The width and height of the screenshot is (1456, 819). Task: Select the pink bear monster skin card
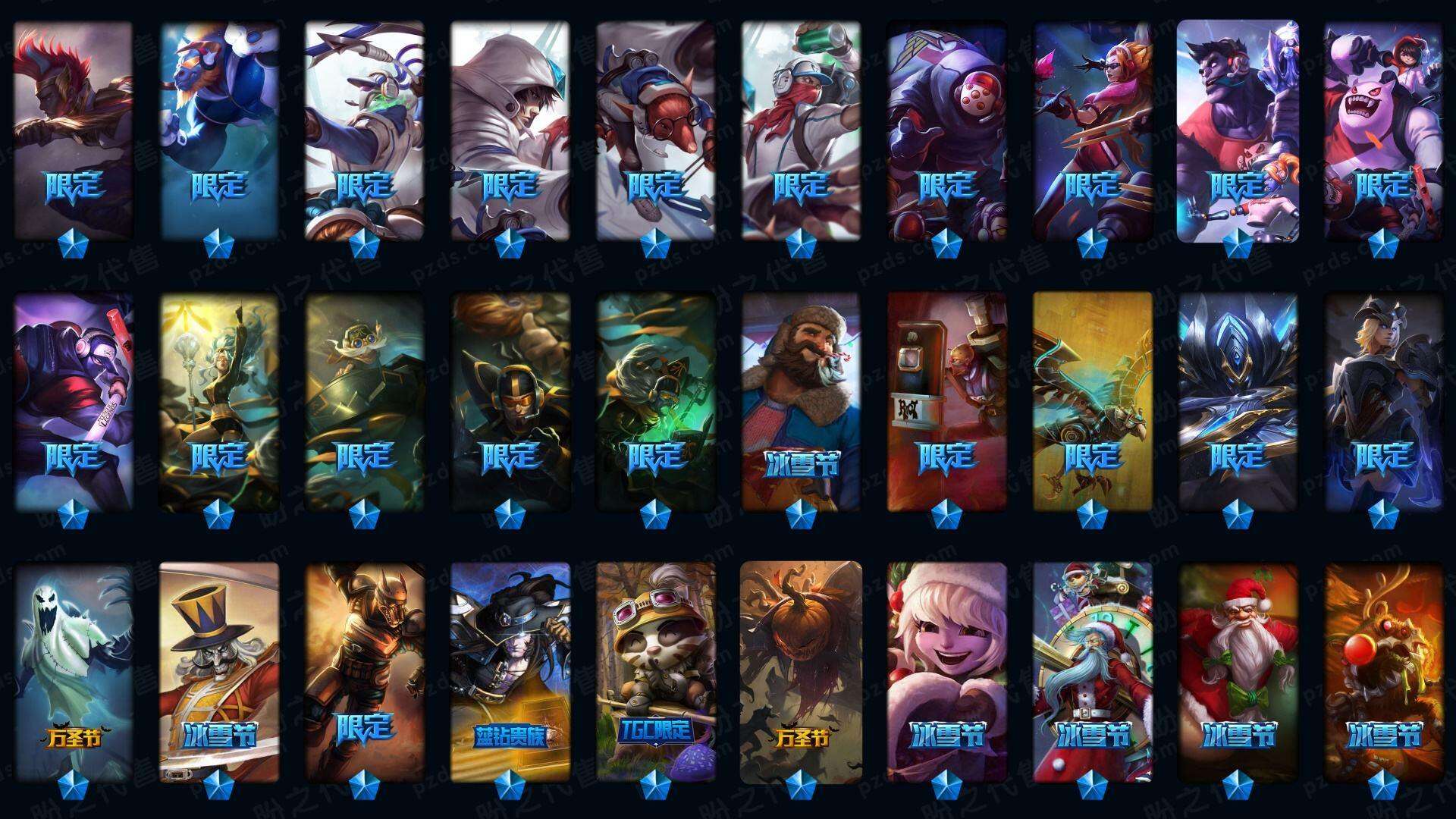coord(1383,129)
